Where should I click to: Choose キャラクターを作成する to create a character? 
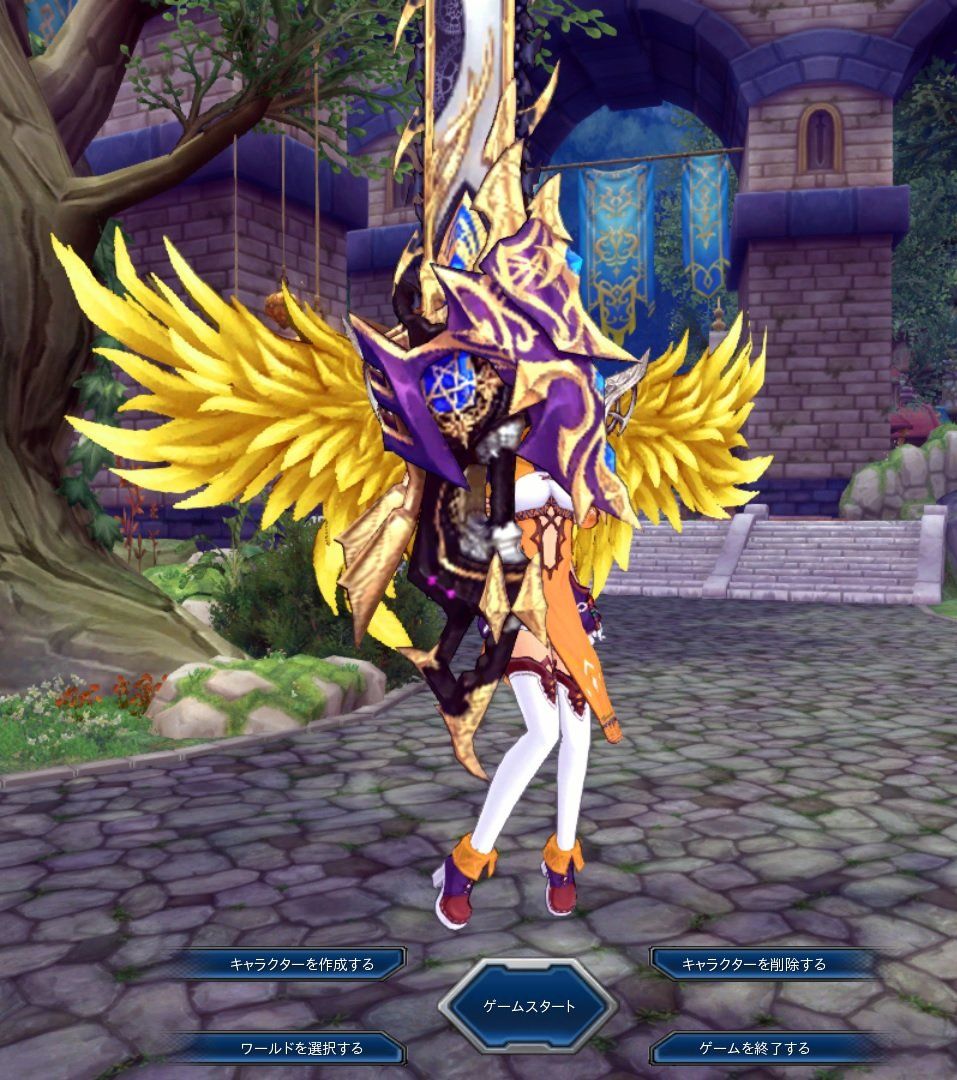[302, 964]
